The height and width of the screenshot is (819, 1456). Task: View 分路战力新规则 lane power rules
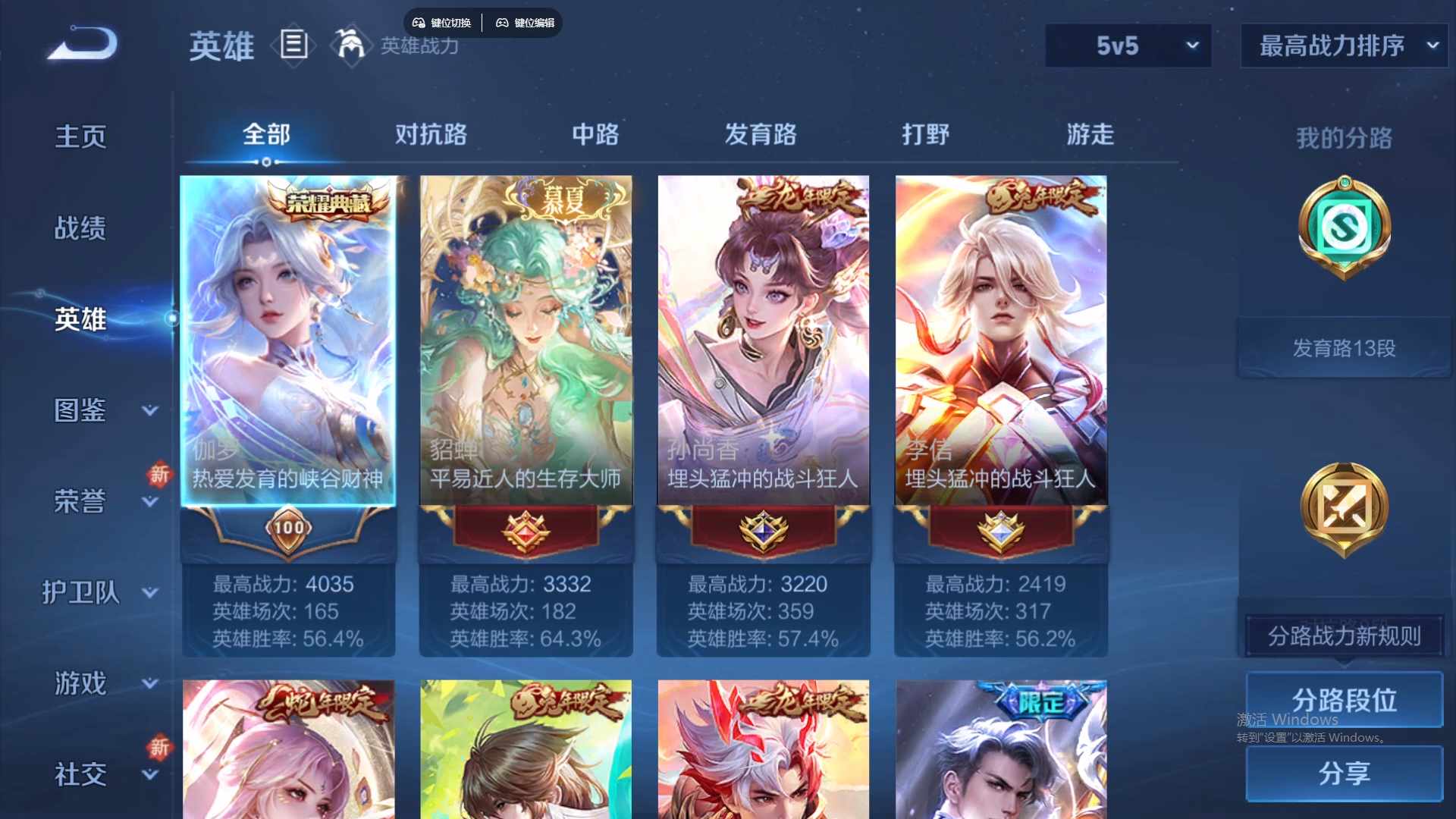[1343, 637]
